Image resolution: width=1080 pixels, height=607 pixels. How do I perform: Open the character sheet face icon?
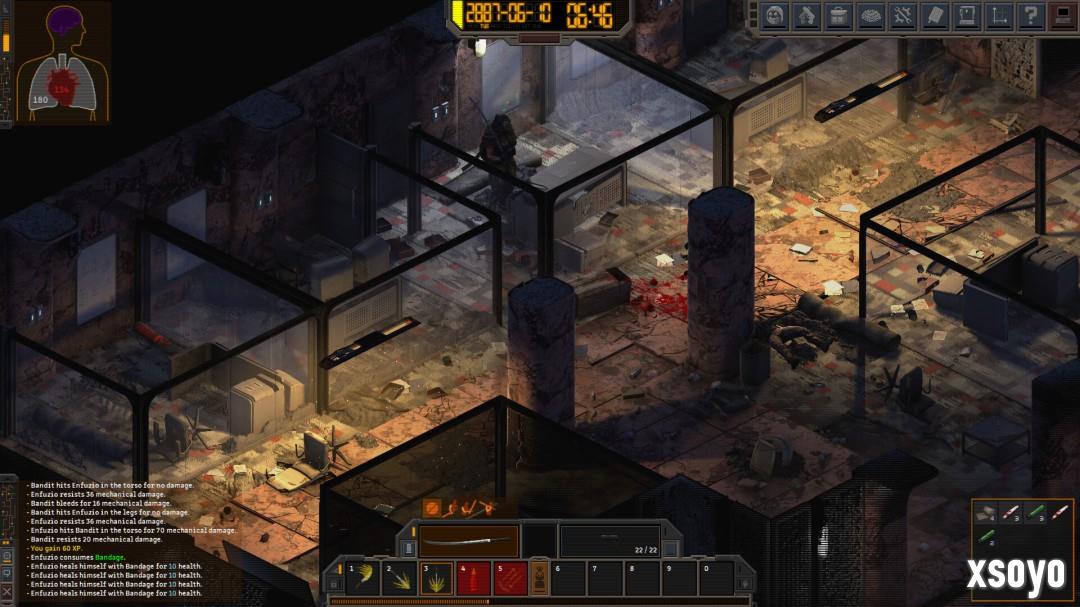(774, 16)
